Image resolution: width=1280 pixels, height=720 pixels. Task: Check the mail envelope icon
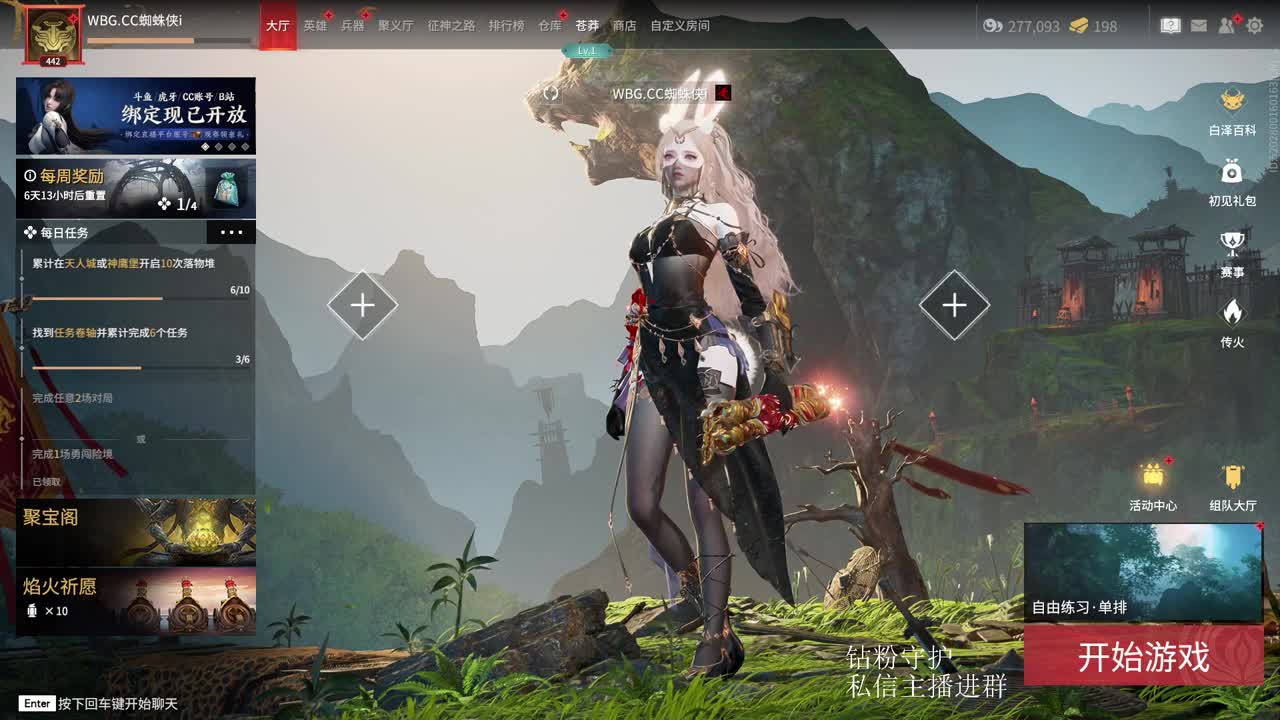point(1198,26)
